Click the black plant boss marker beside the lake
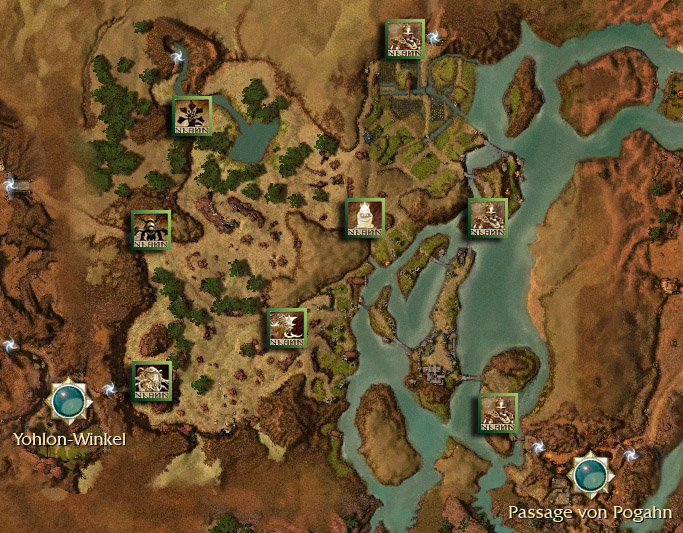The image size is (683, 533). 192,116
